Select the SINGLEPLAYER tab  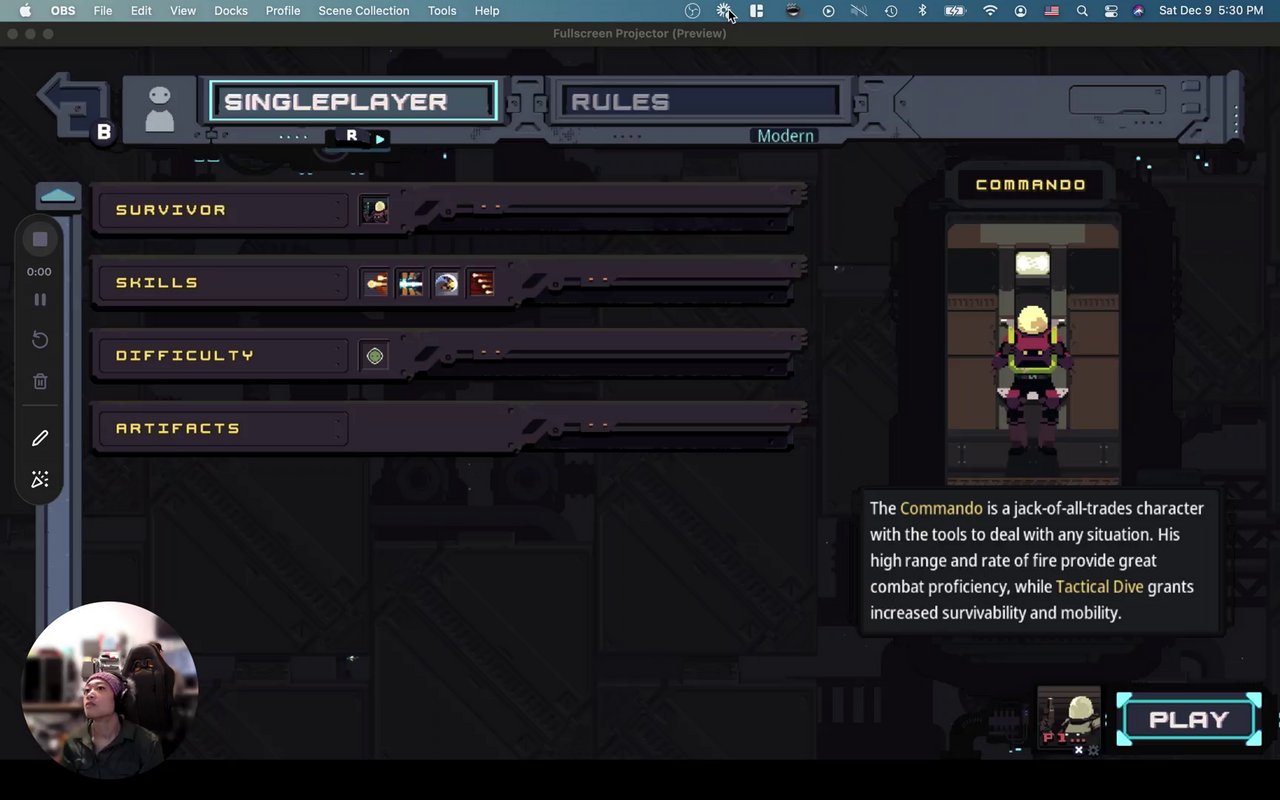(353, 102)
